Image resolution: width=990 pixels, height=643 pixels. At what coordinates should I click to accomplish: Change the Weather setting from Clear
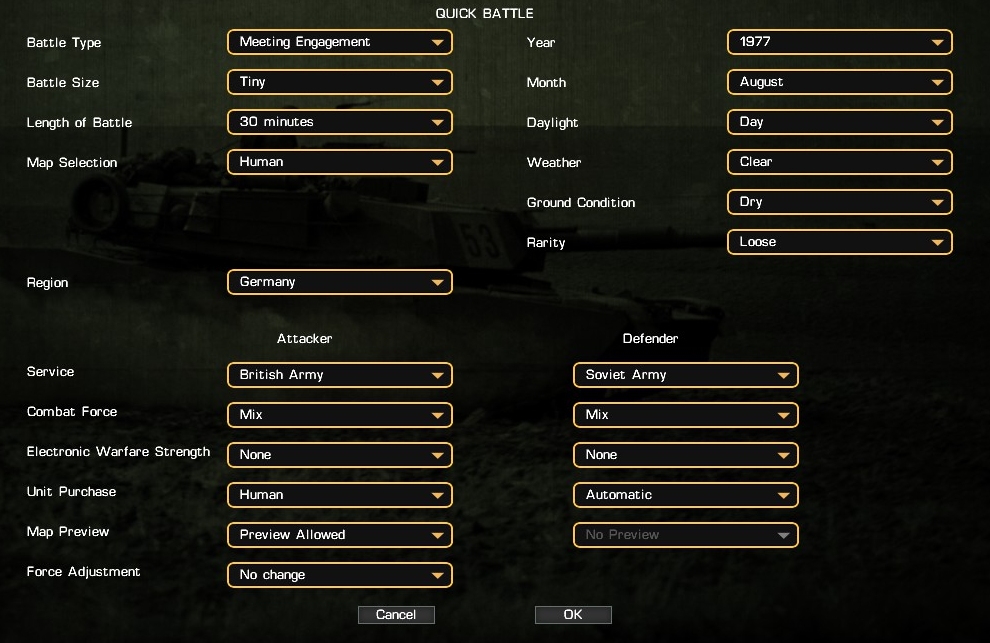pos(840,162)
